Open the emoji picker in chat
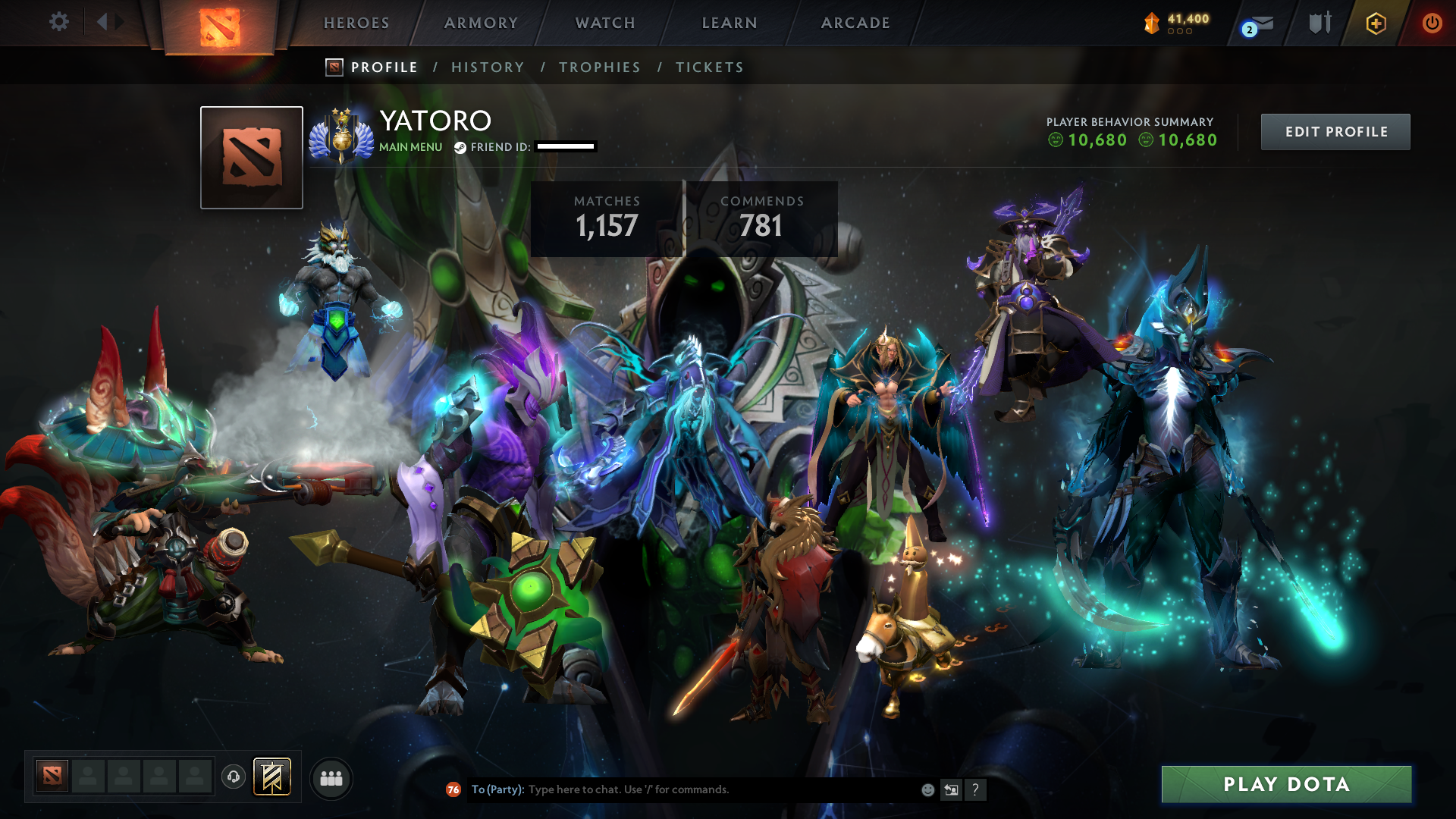 927,789
